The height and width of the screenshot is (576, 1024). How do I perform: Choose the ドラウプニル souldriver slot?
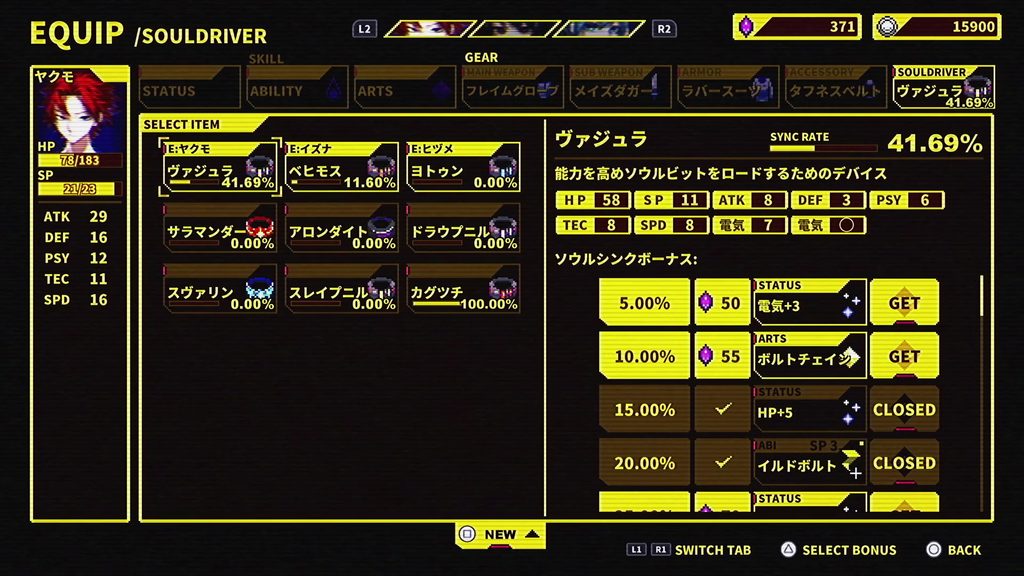click(463, 229)
